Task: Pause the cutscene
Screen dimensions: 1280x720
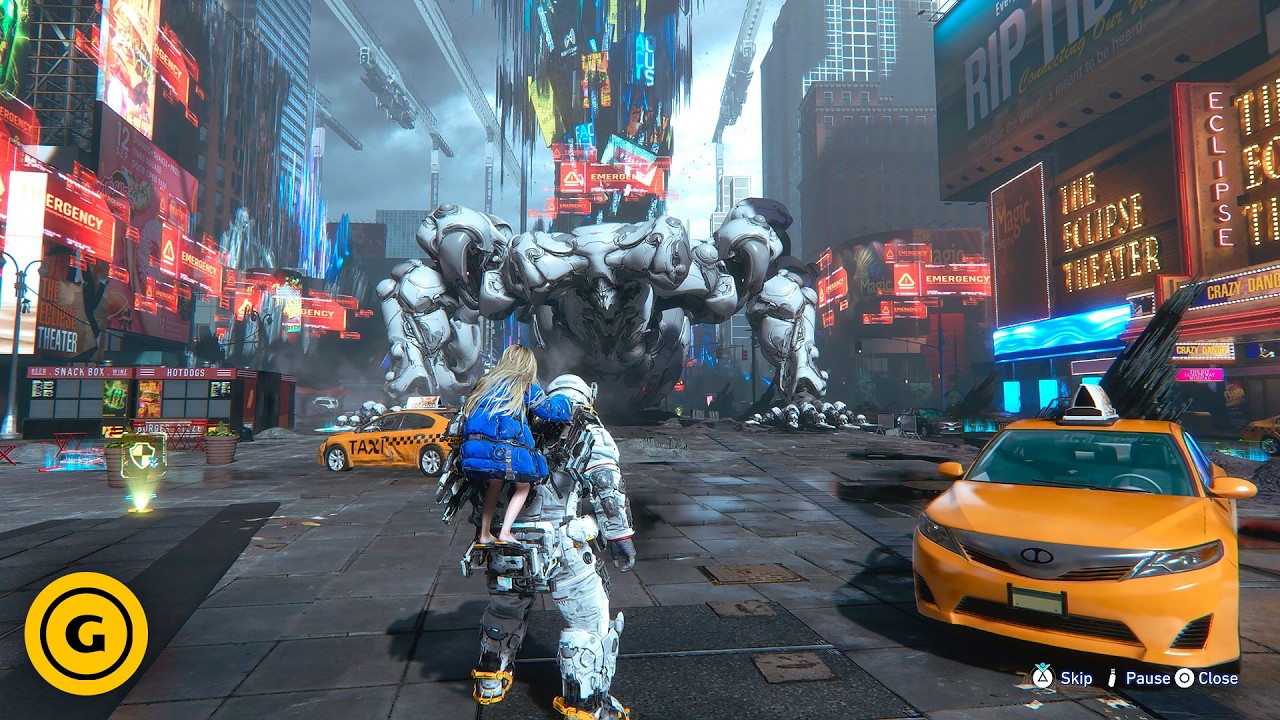Action: 1138,678
